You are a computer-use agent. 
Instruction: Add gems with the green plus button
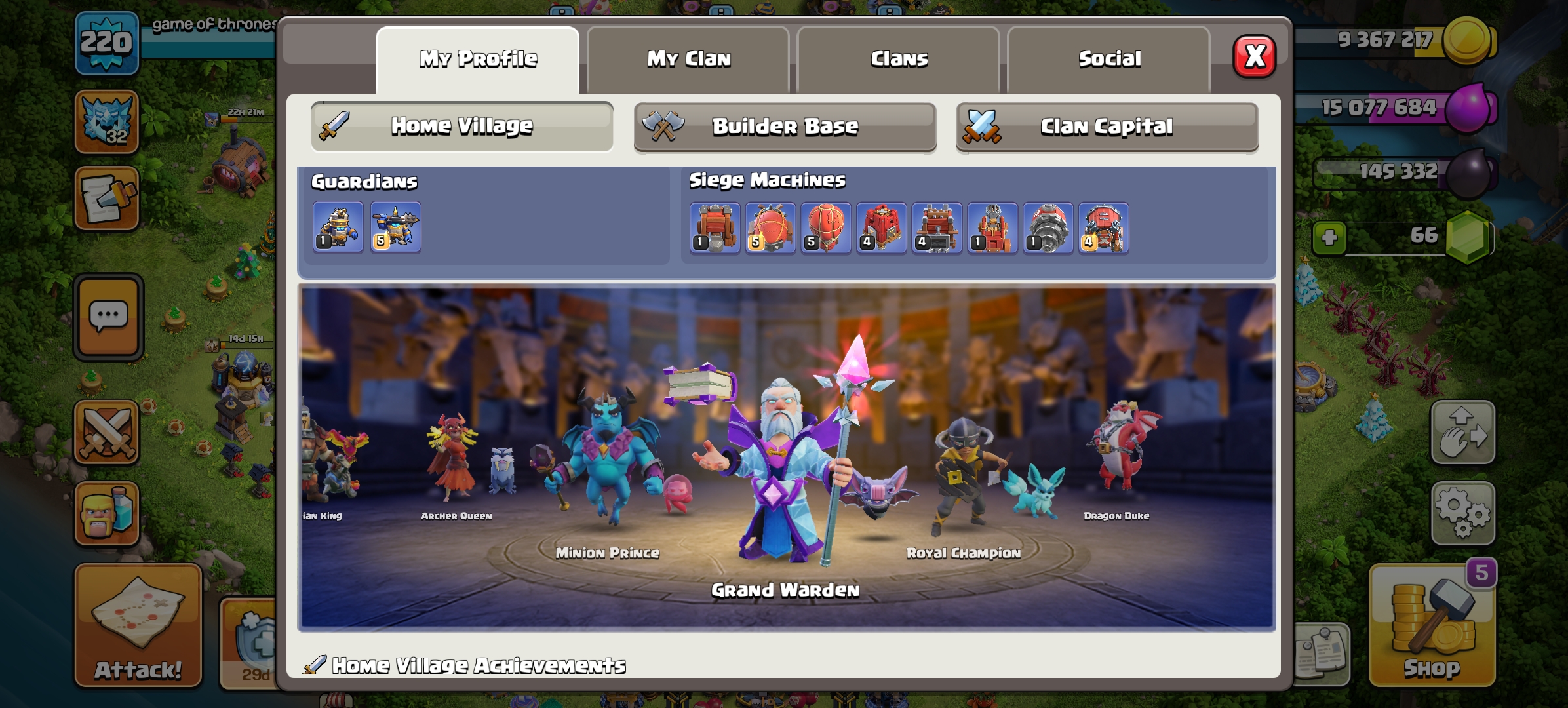[x=1329, y=237]
